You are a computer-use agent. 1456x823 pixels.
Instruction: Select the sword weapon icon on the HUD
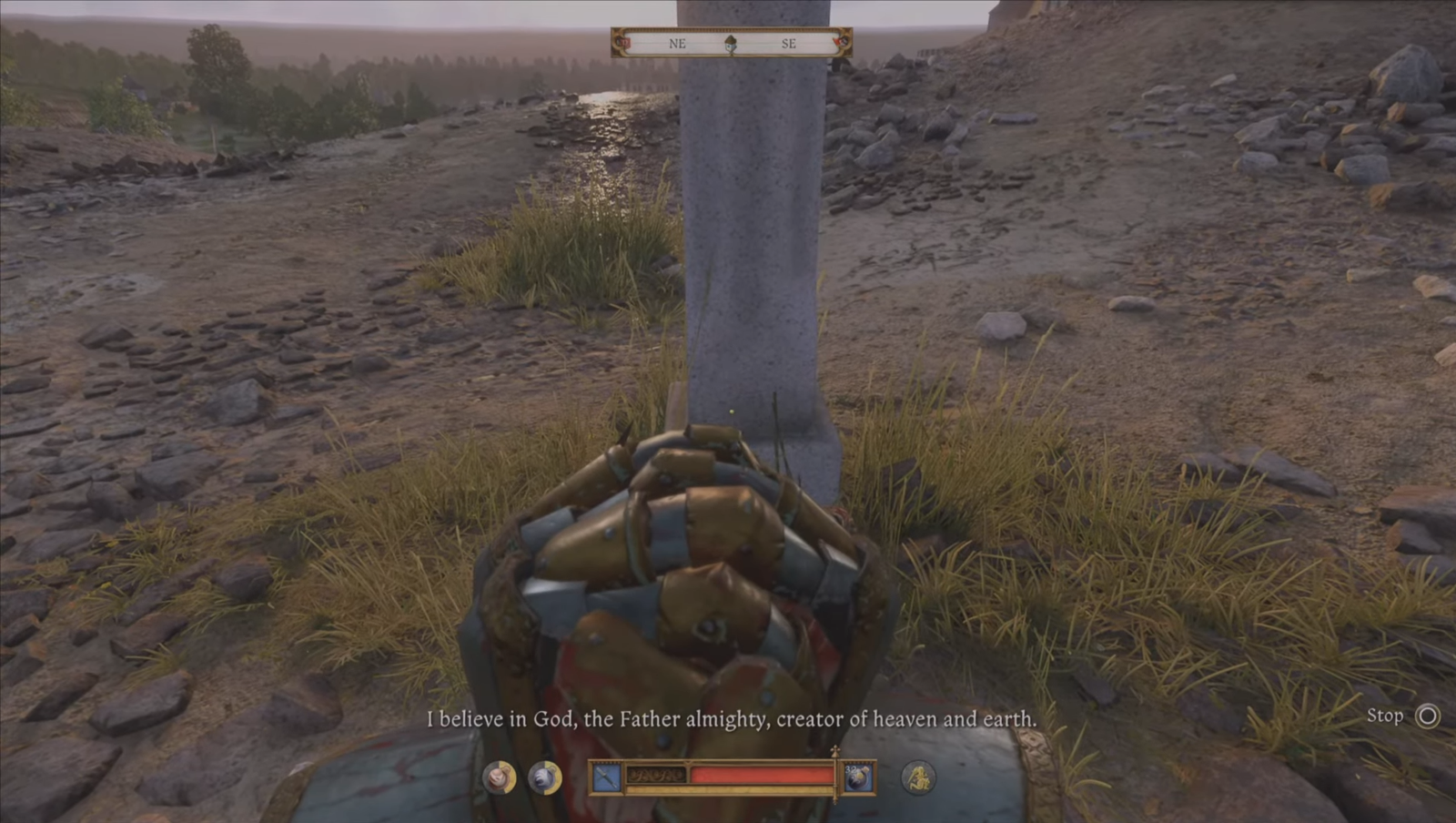point(605,777)
